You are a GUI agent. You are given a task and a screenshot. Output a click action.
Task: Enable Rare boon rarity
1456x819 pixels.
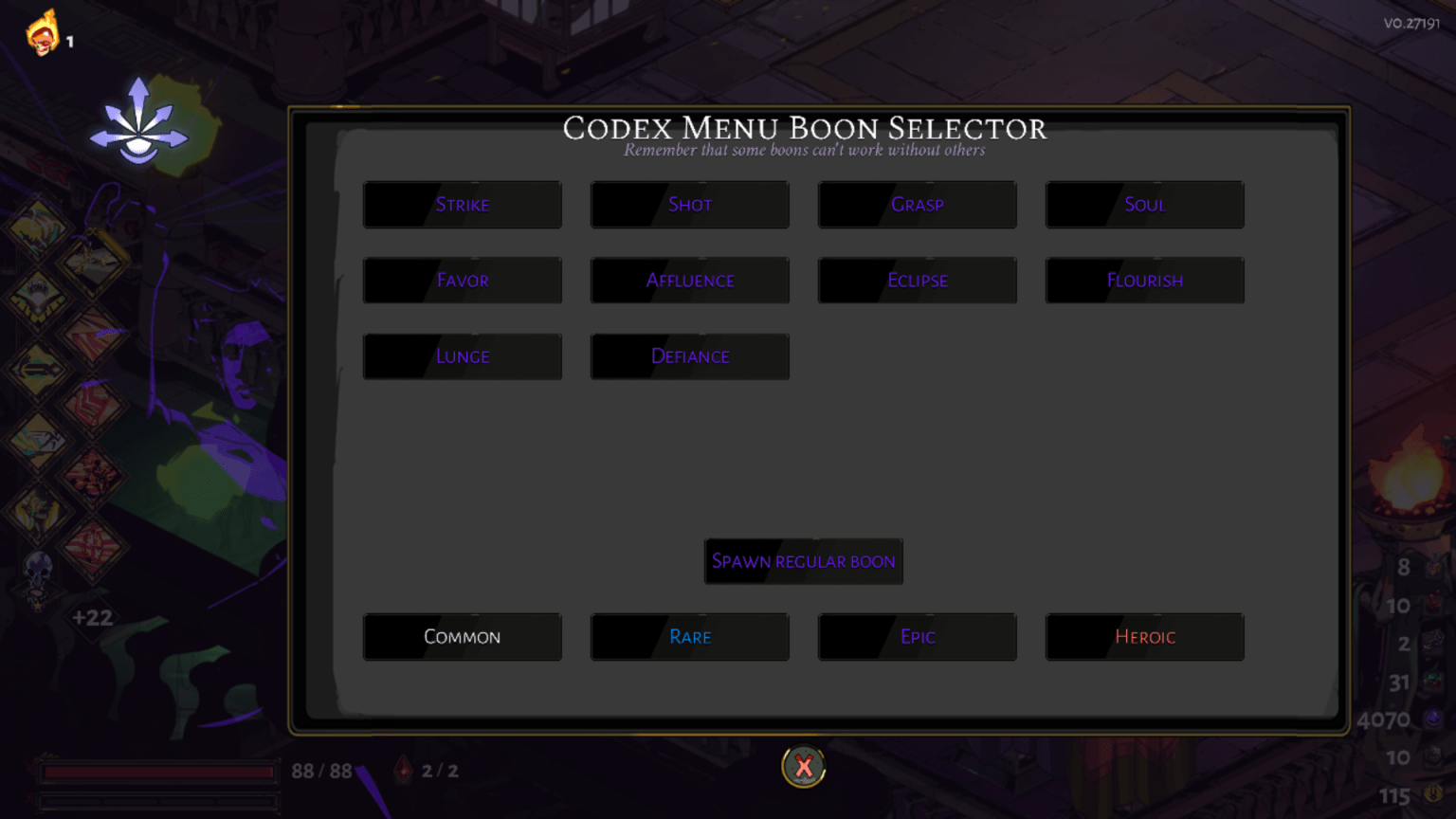(x=690, y=637)
